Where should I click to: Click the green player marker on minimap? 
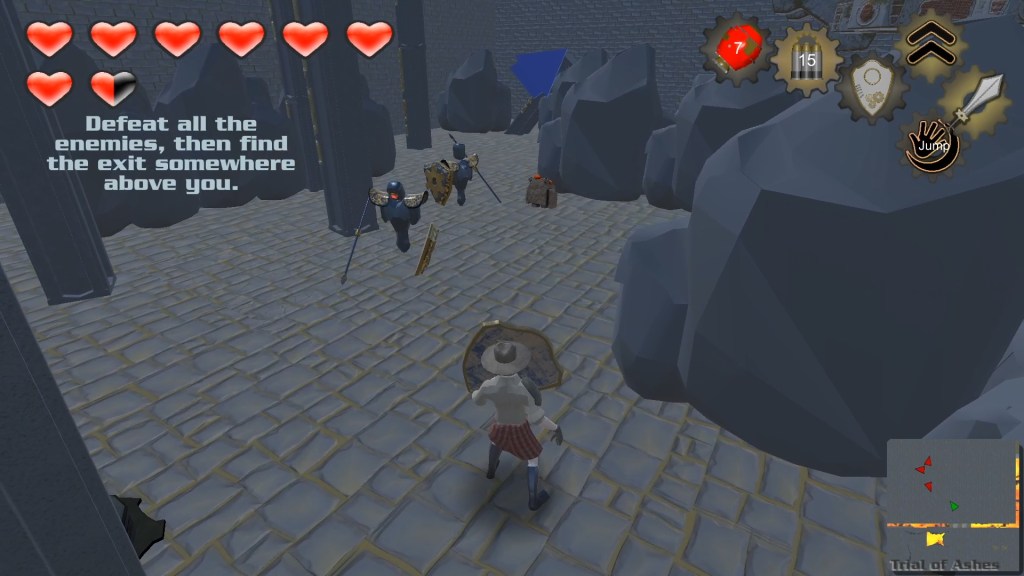click(954, 506)
